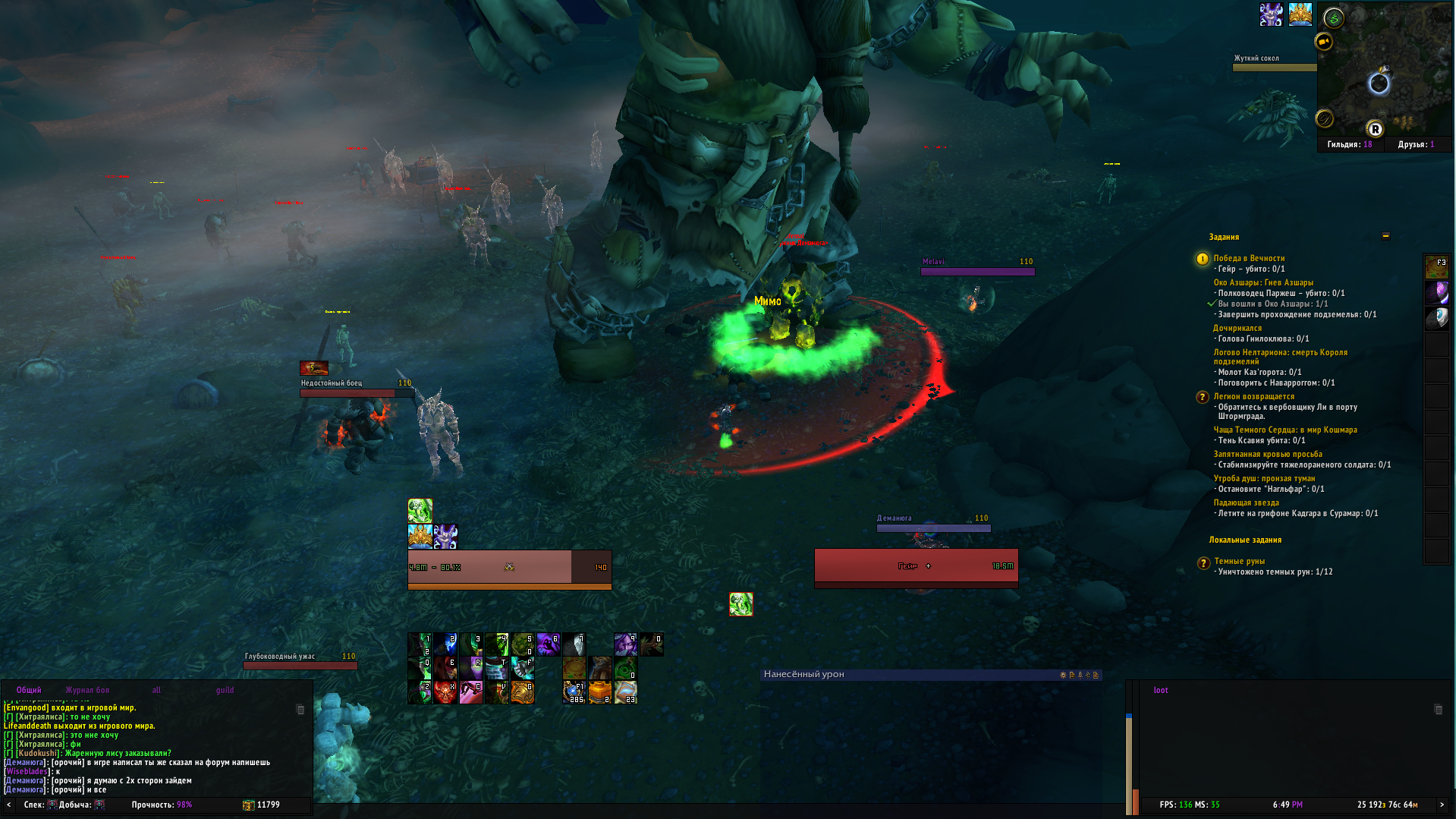
Task: Select the Темные руны local quest
Action: [x=1239, y=561]
